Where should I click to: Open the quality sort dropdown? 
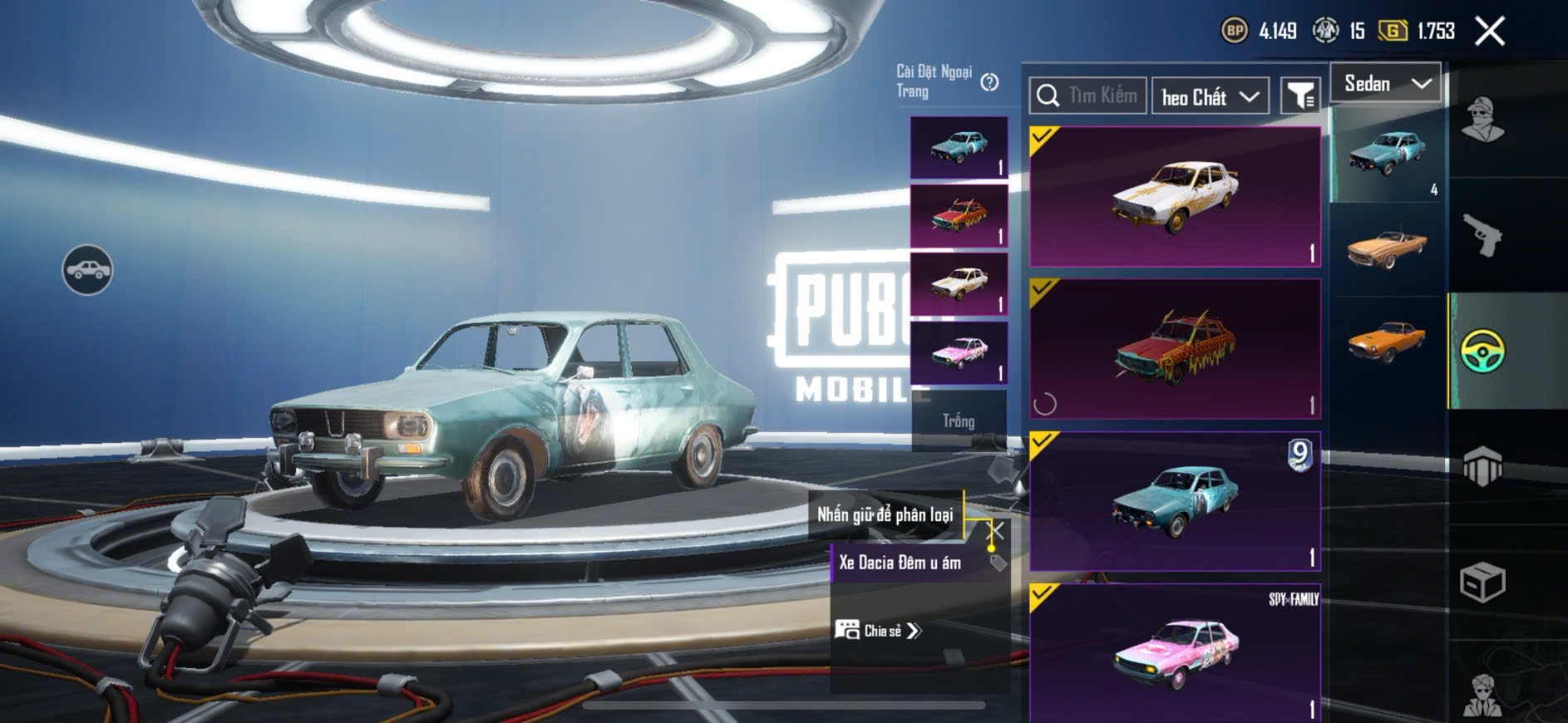(1210, 97)
